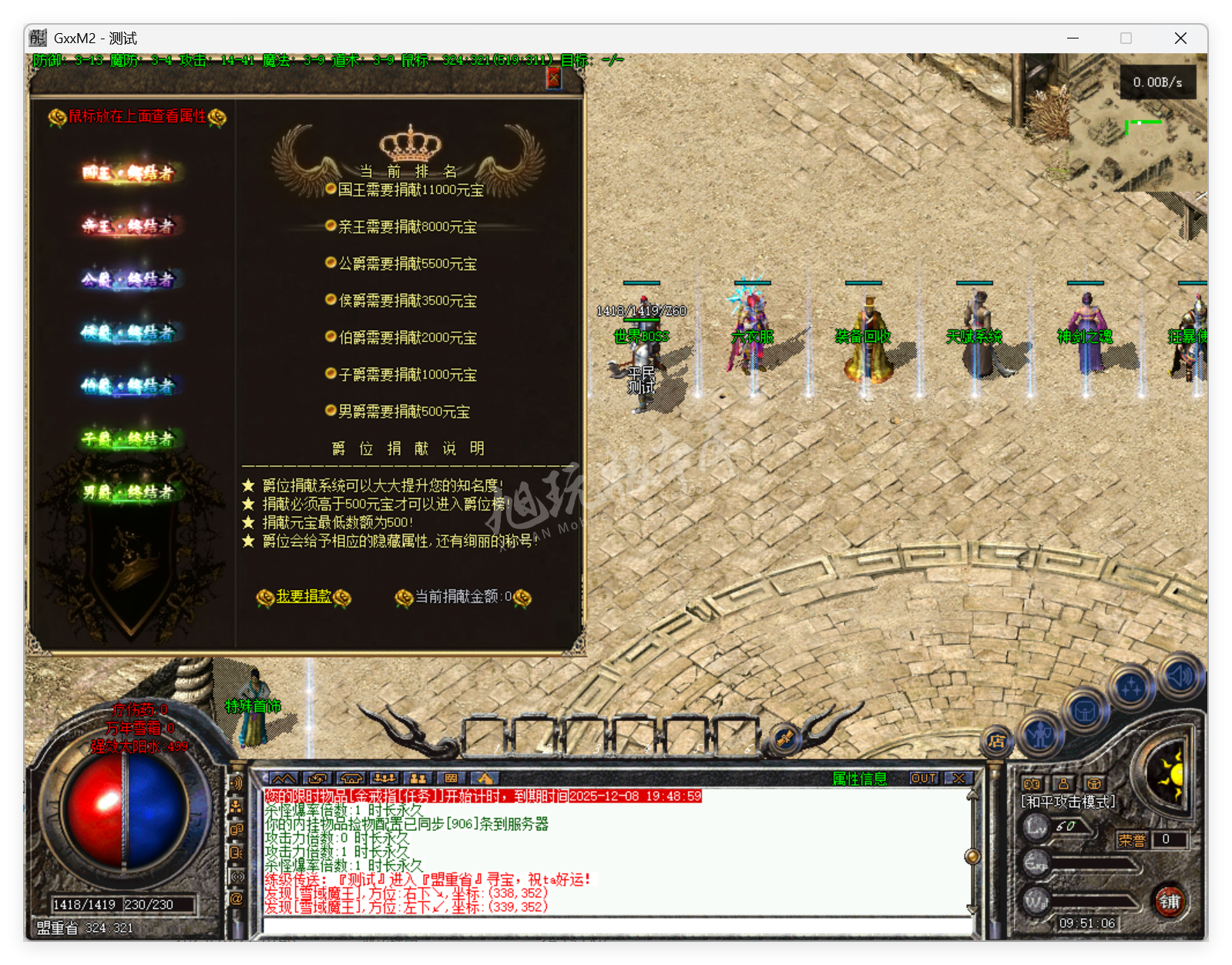Open the inventory bag circular button

pyautogui.click(x=1085, y=711)
